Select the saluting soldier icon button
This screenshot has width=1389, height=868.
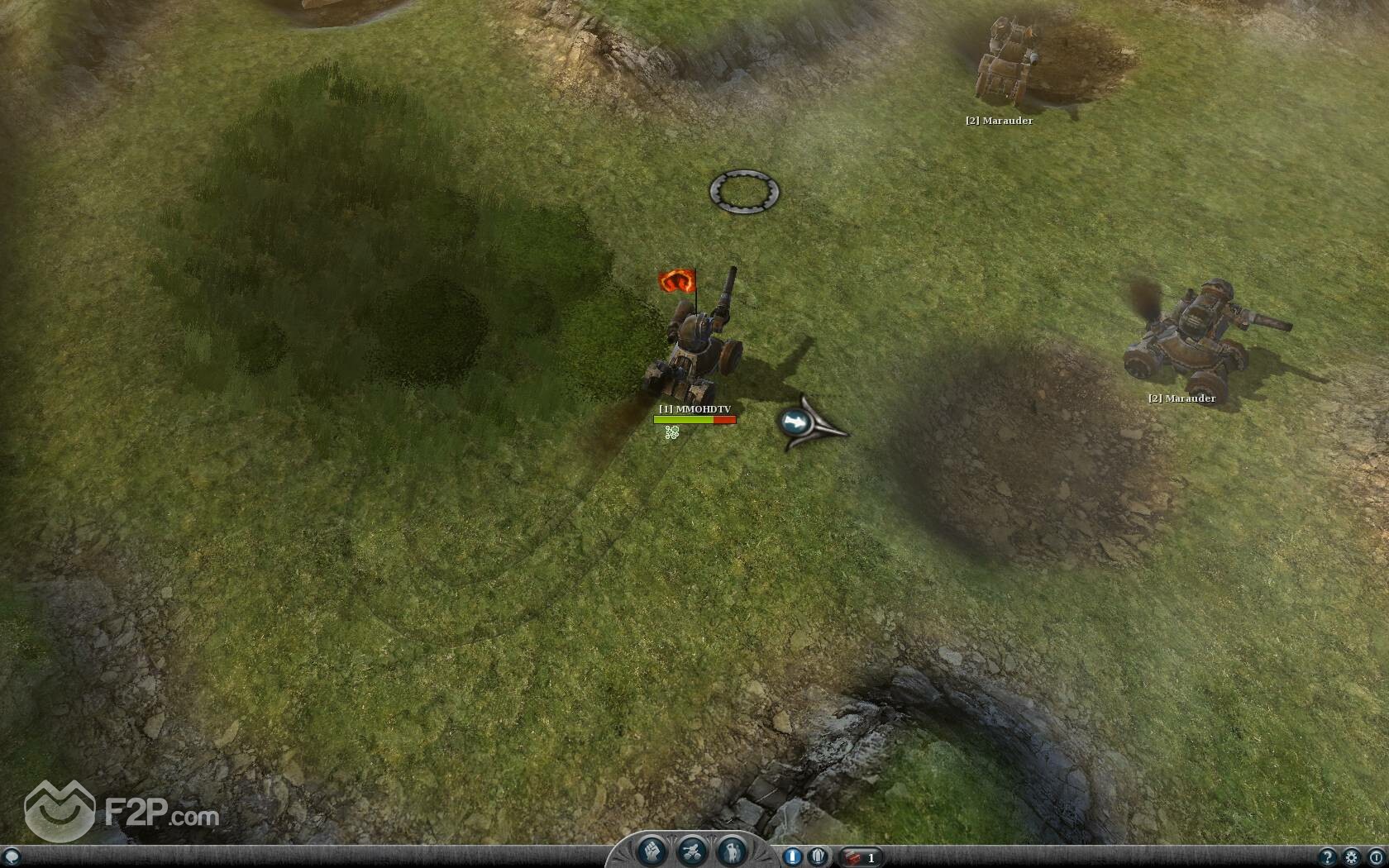point(731,851)
